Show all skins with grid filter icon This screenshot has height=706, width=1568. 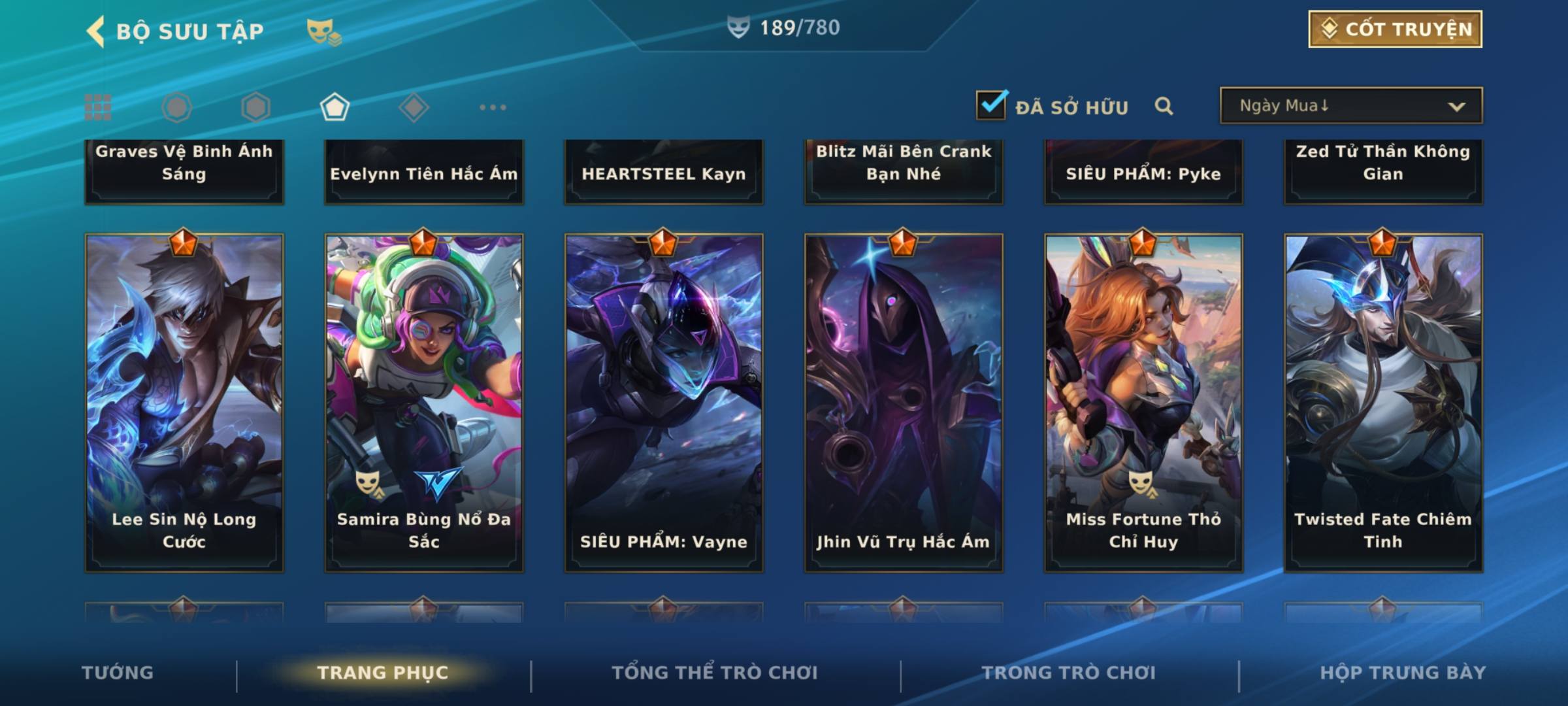pyautogui.click(x=98, y=107)
